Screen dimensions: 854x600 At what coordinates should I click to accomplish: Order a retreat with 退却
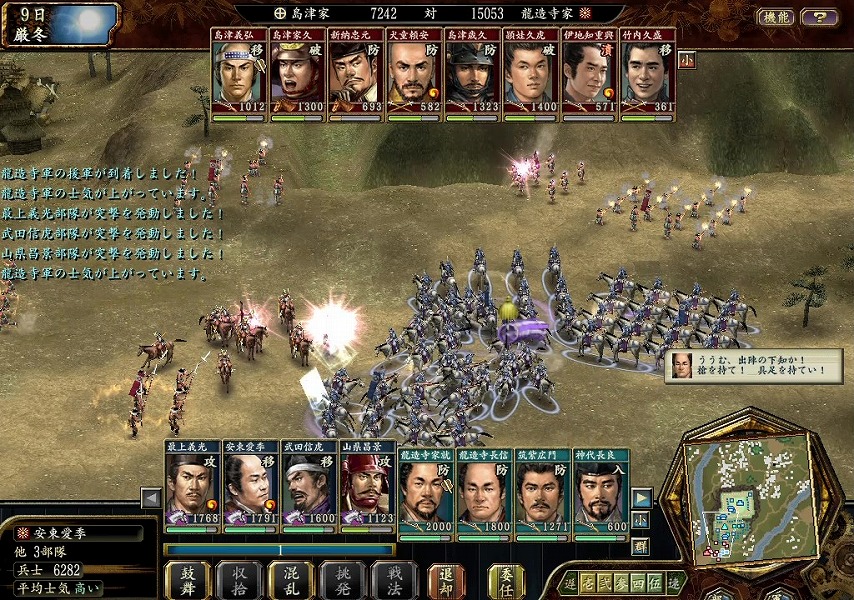click(446, 580)
